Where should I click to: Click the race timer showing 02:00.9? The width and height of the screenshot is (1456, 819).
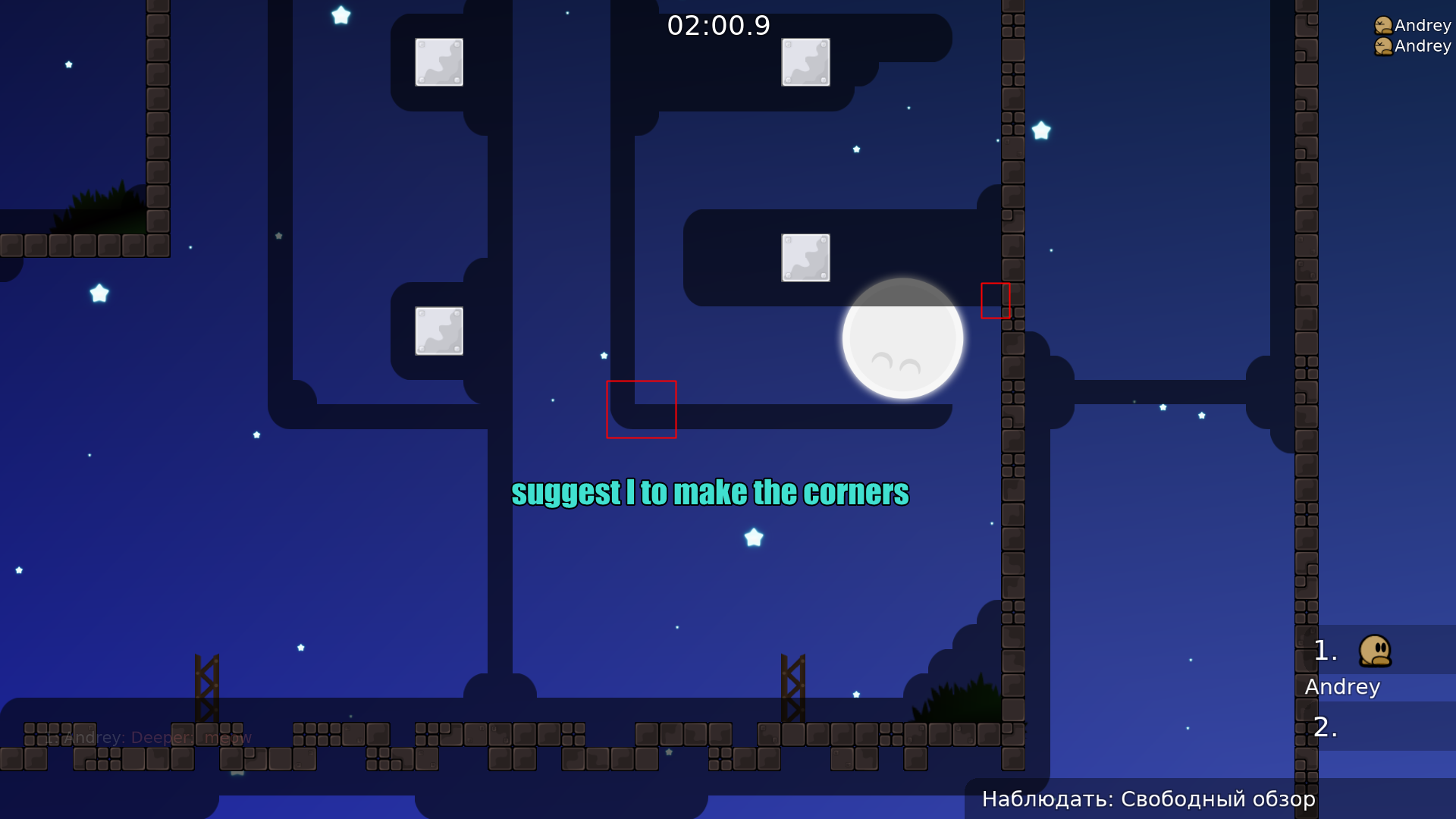point(719,25)
